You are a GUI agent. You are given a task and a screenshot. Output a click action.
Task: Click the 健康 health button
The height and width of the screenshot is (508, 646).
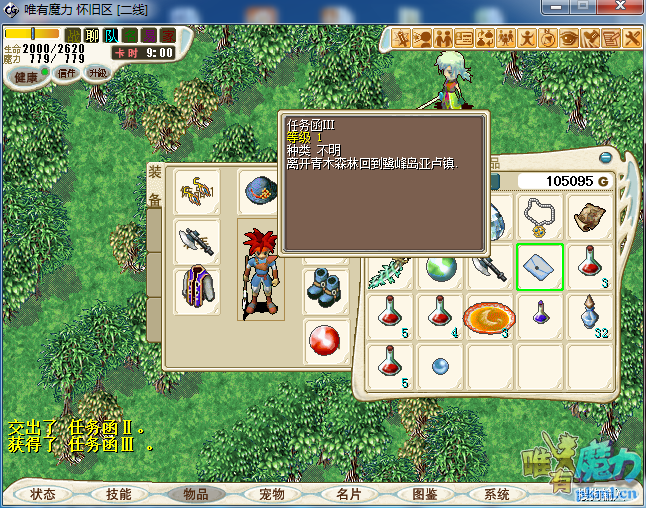click(26, 77)
